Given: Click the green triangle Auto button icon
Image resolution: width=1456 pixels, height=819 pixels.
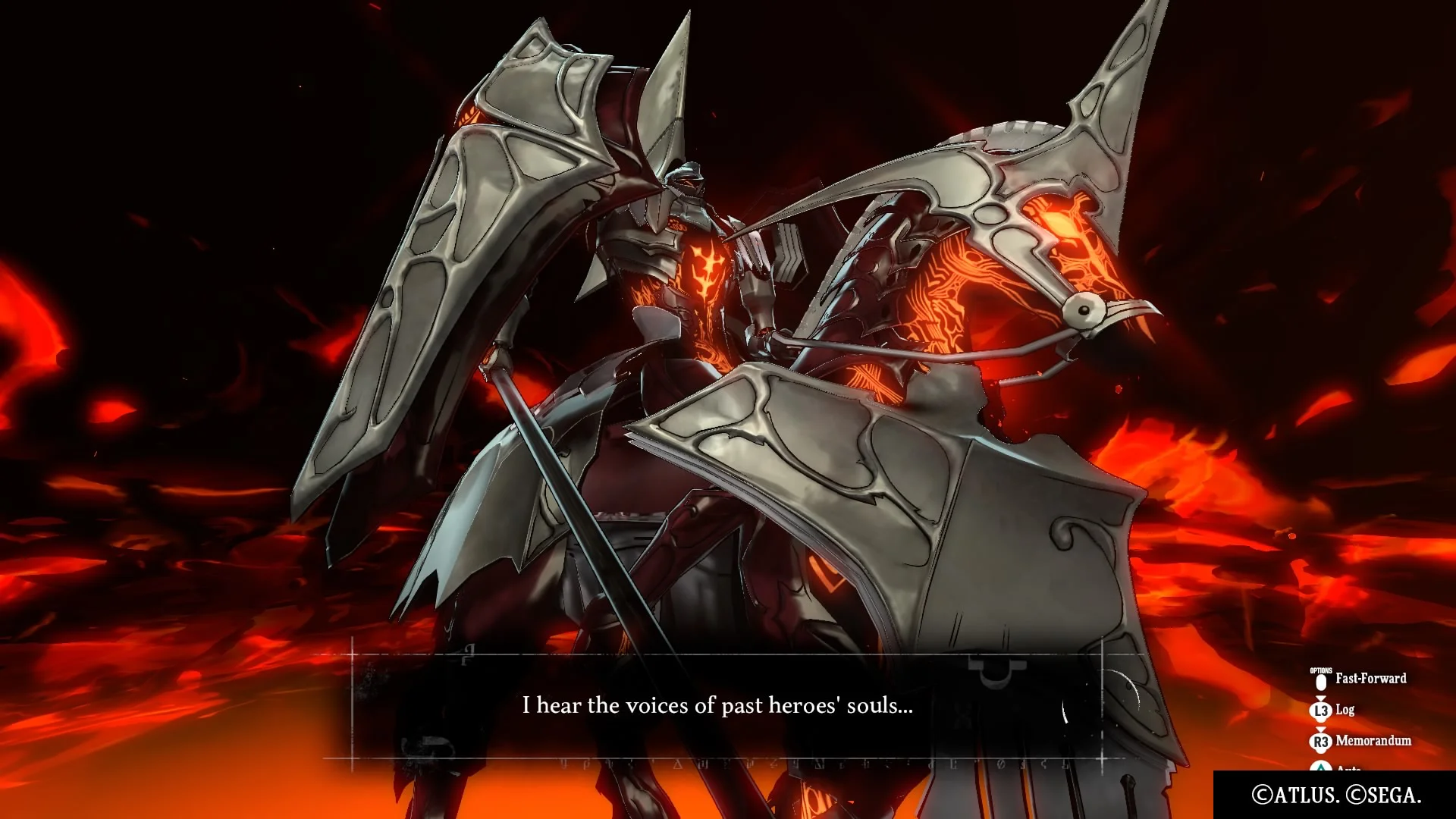Looking at the screenshot, I should click(x=1322, y=767).
